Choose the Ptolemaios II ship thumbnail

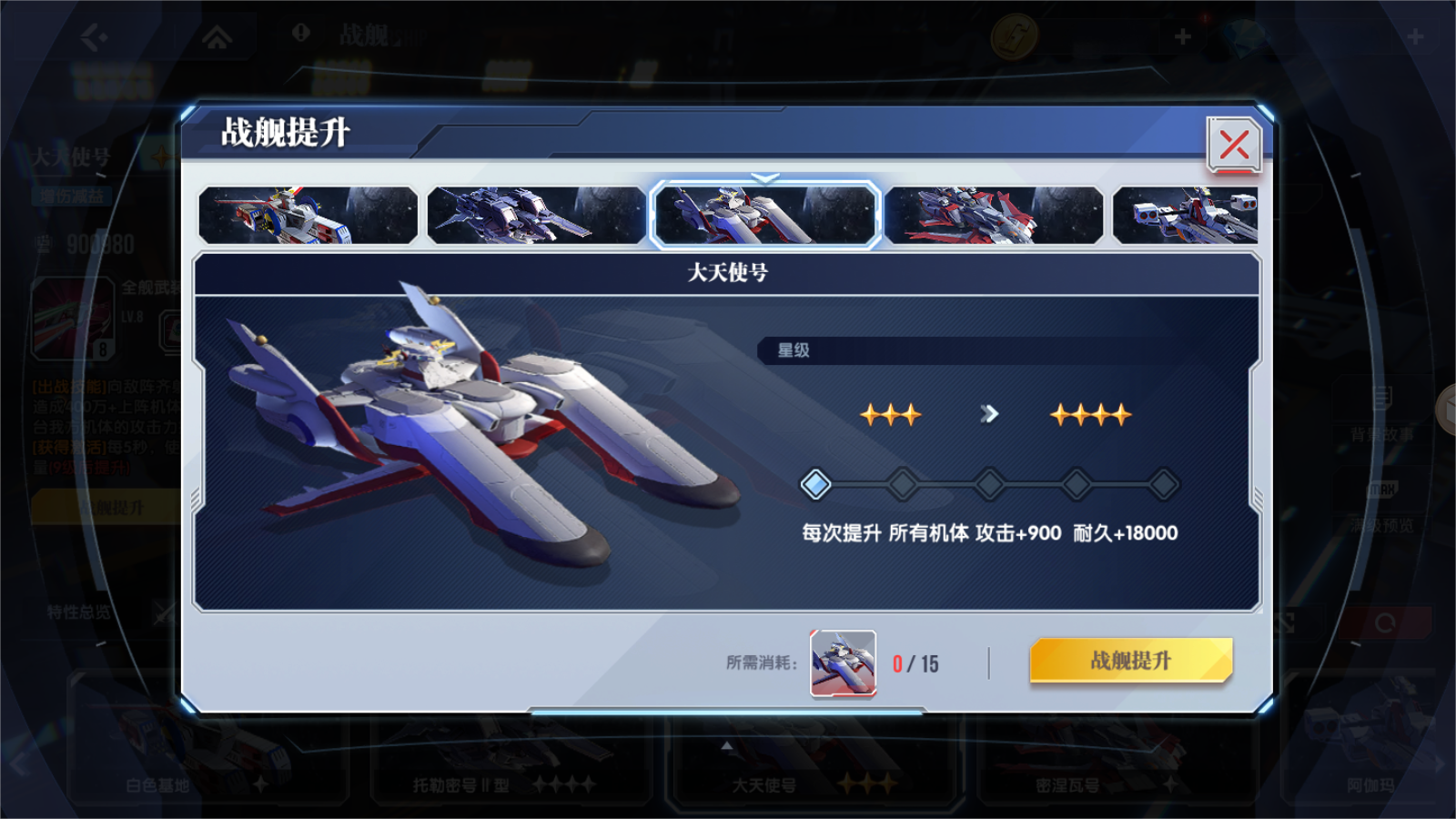(x=536, y=215)
